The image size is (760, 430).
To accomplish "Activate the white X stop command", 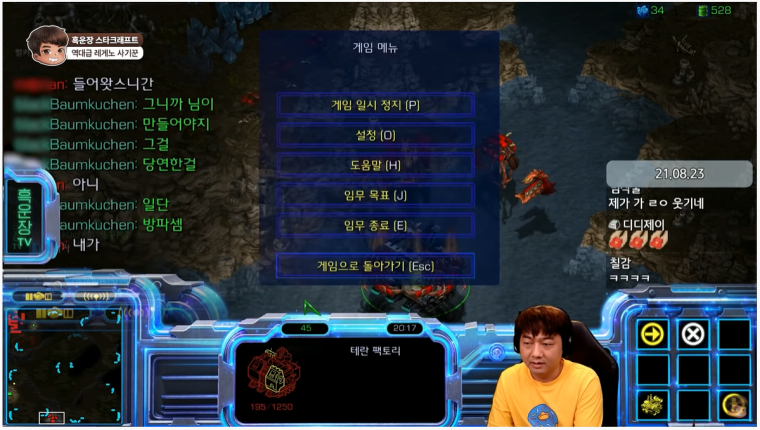I will point(692,334).
